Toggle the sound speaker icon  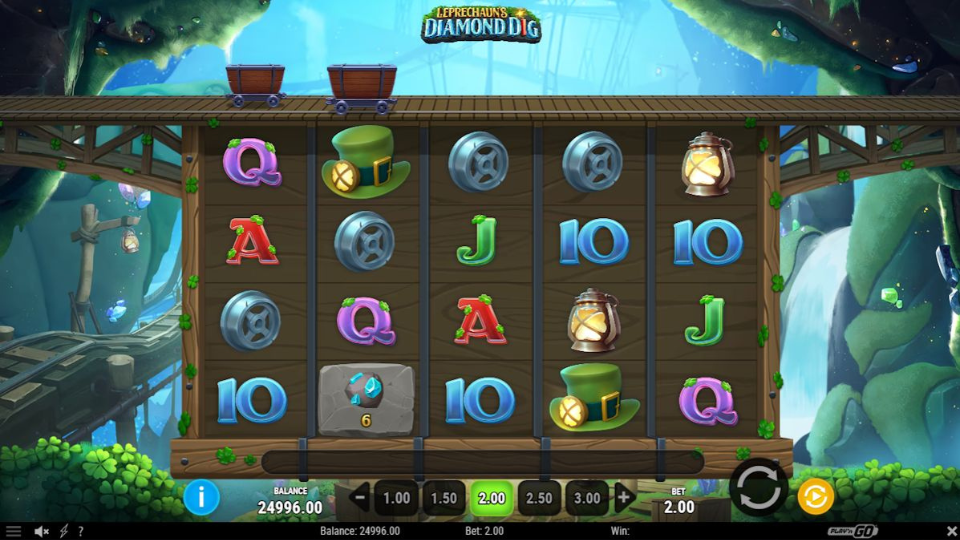42,531
